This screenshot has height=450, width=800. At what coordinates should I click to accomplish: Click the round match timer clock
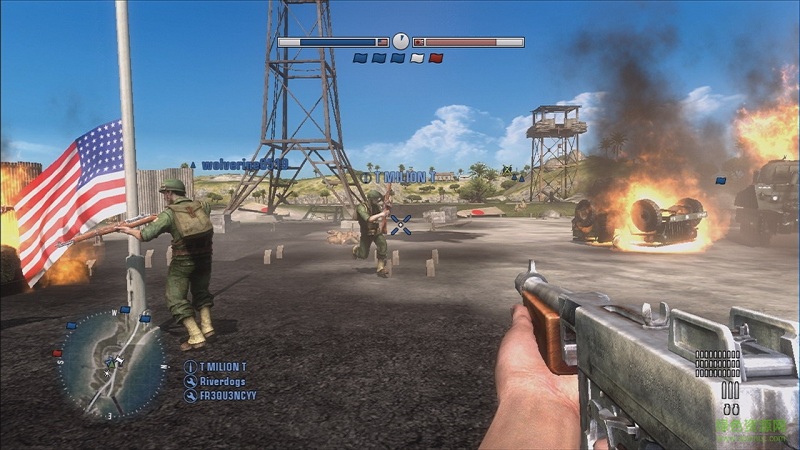400,41
